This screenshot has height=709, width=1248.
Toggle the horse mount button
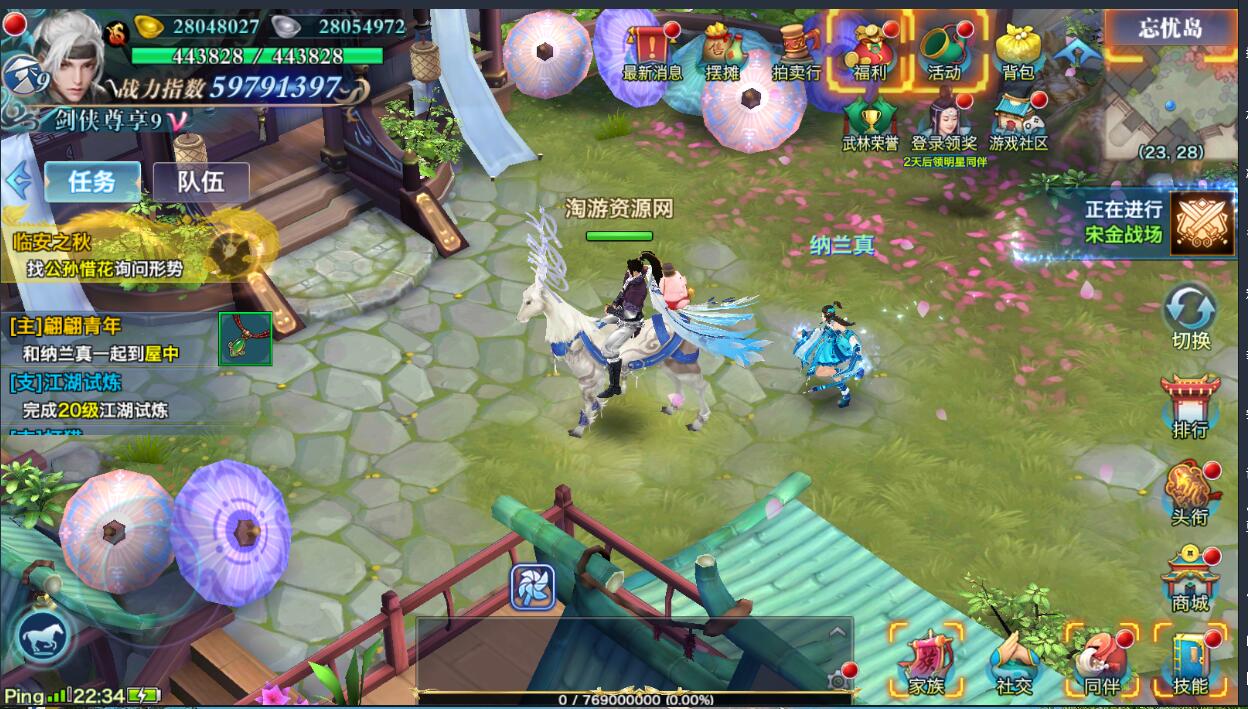point(44,636)
